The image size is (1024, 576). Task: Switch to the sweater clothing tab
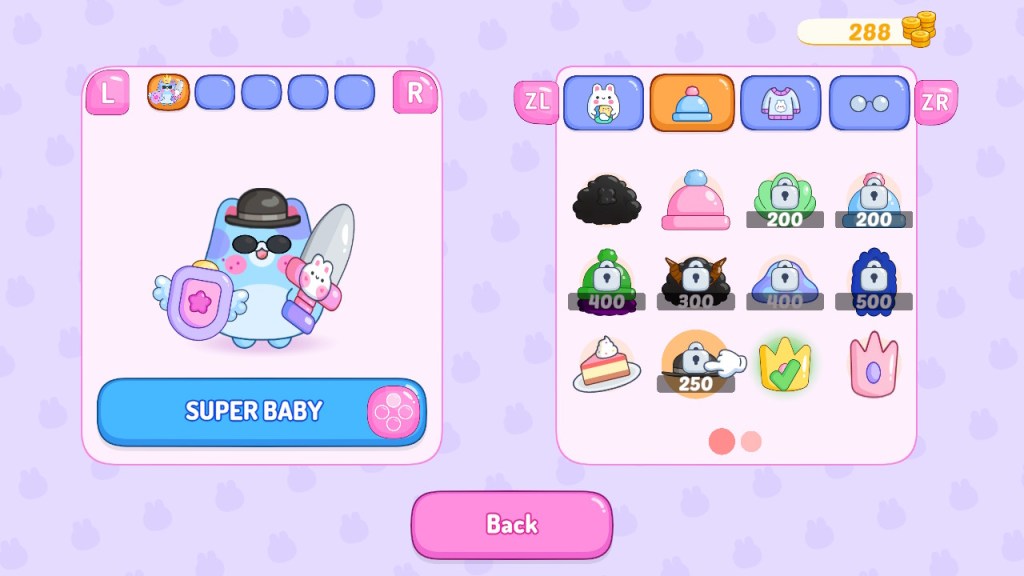(x=781, y=103)
